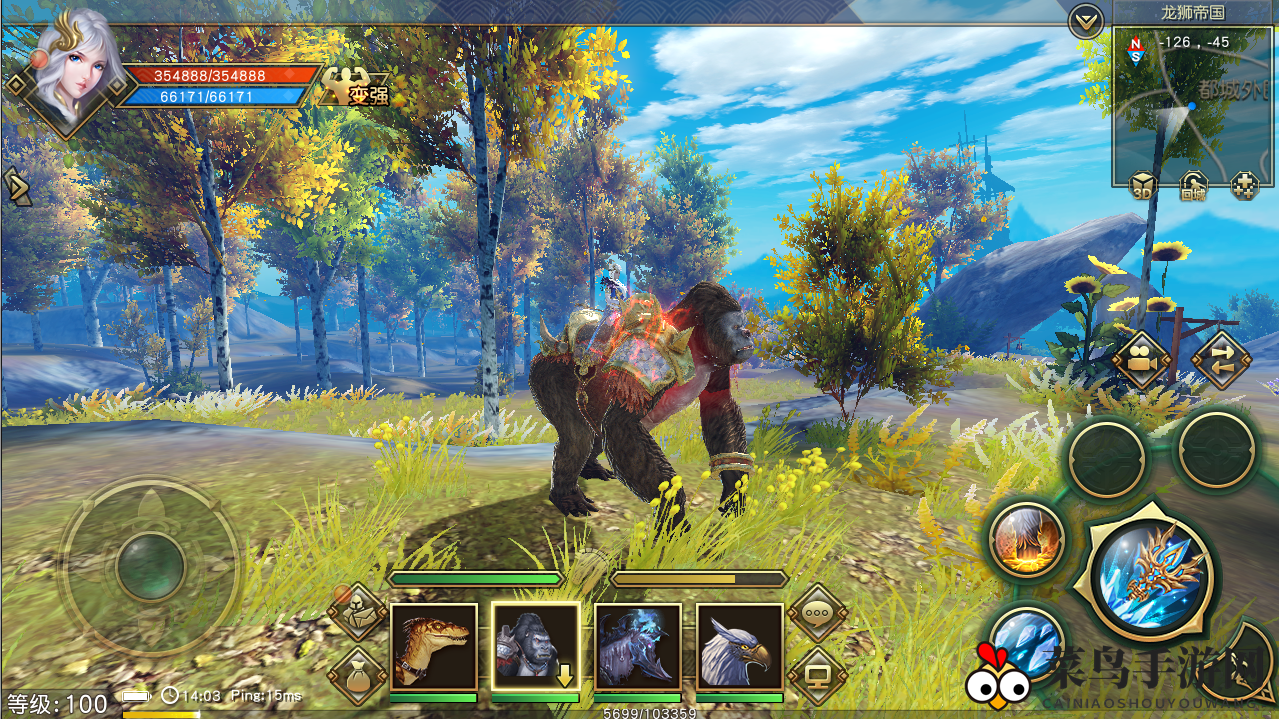Open the character helmet armor menu

pos(357,613)
